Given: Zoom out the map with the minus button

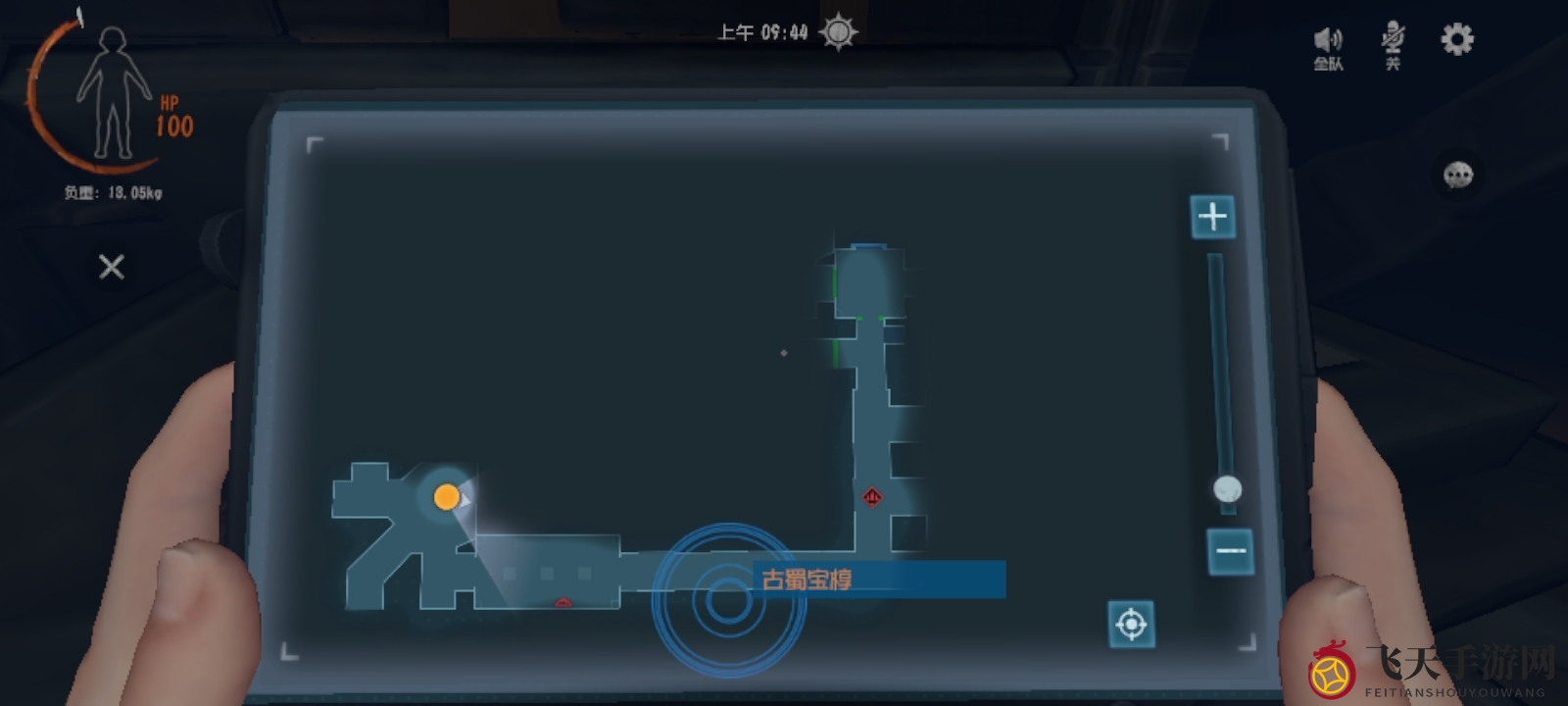Looking at the screenshot, I should pos(1230,550).
